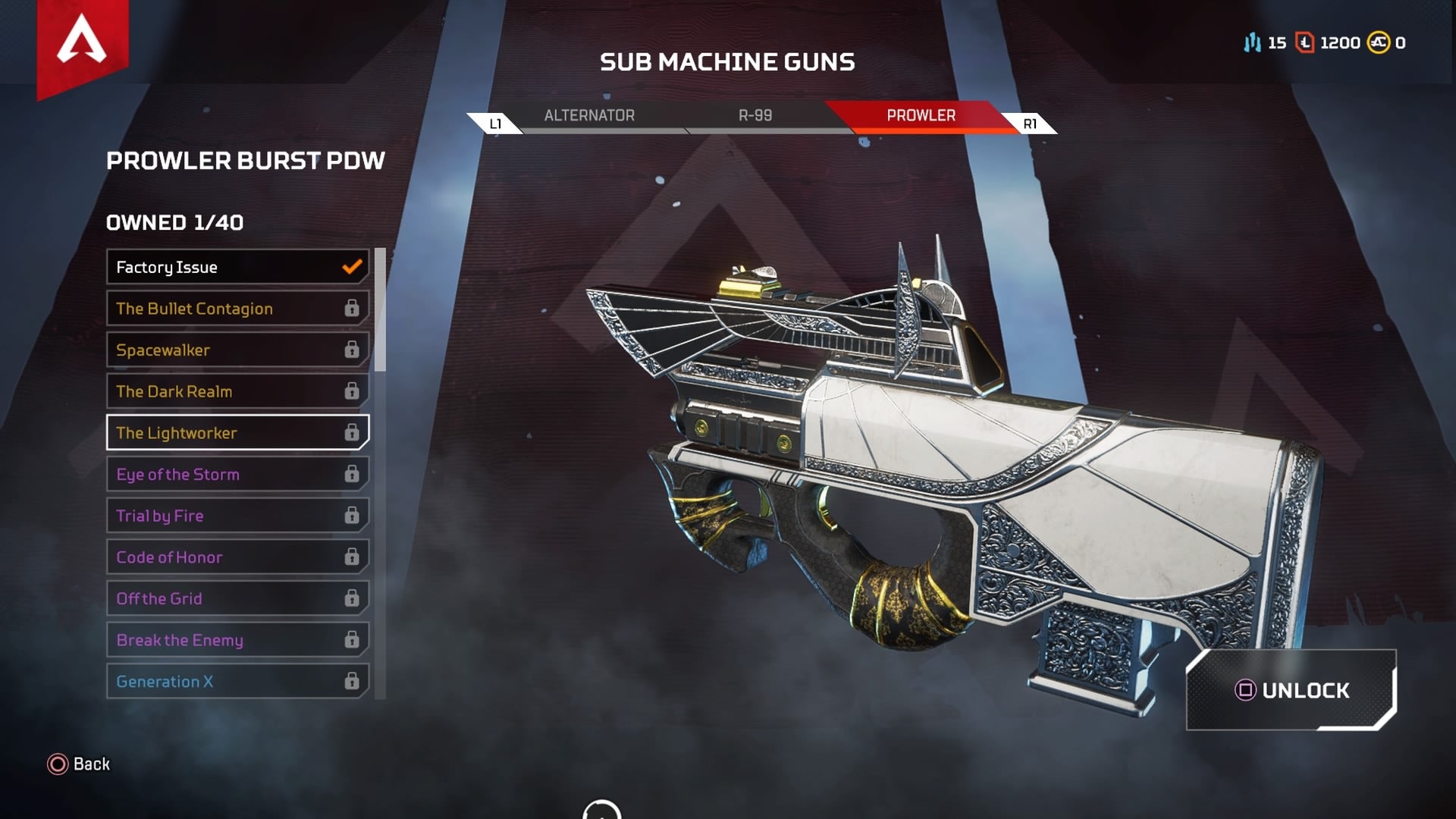Viewport: 1456px width, 819px height.
Task: Choose the Trial by Fire skin
Action: point(237,516)
